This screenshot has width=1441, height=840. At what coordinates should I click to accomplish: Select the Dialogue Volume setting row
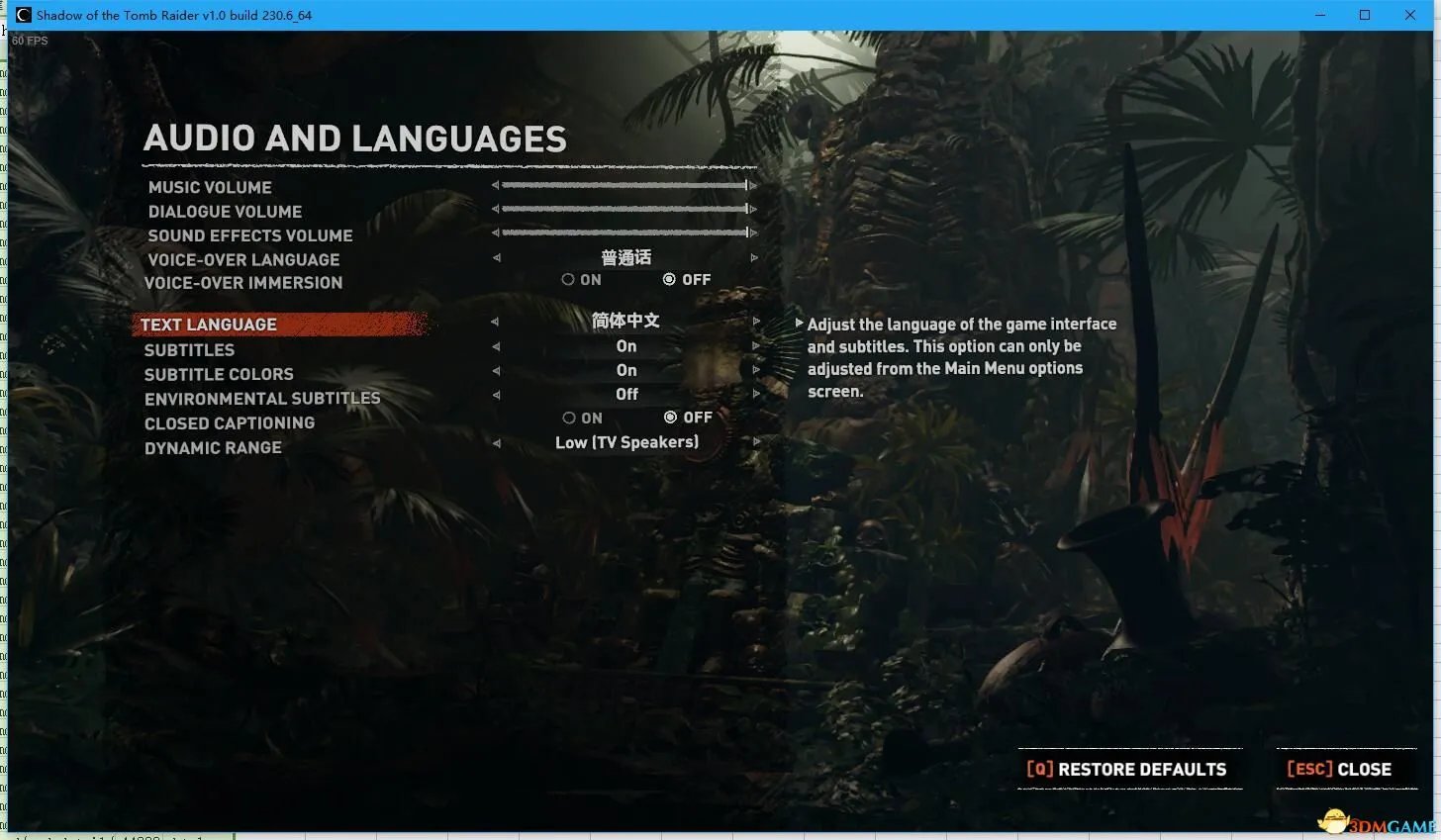pyautogui.click(x=225, y=212)
